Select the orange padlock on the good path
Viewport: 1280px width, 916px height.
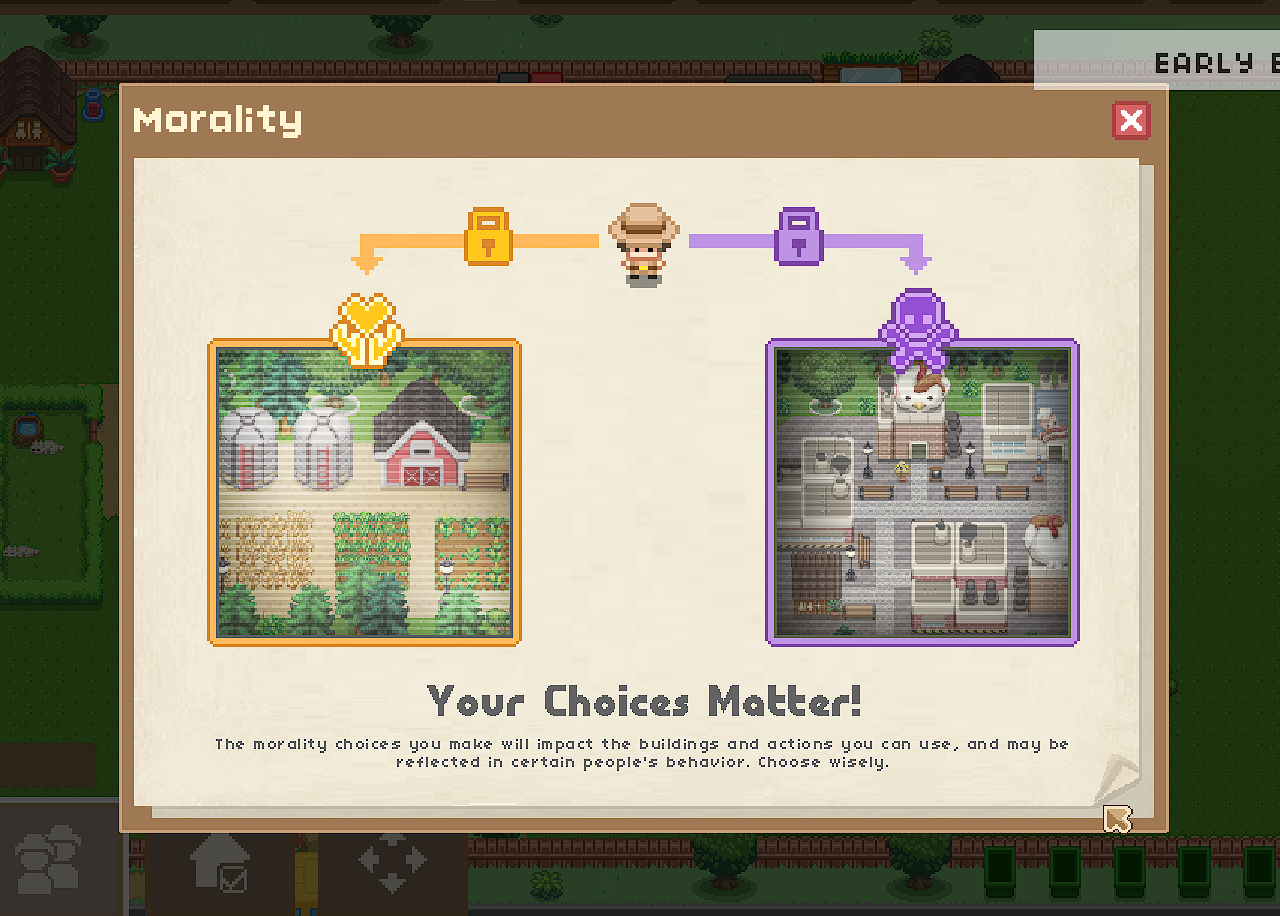[488, 237]
